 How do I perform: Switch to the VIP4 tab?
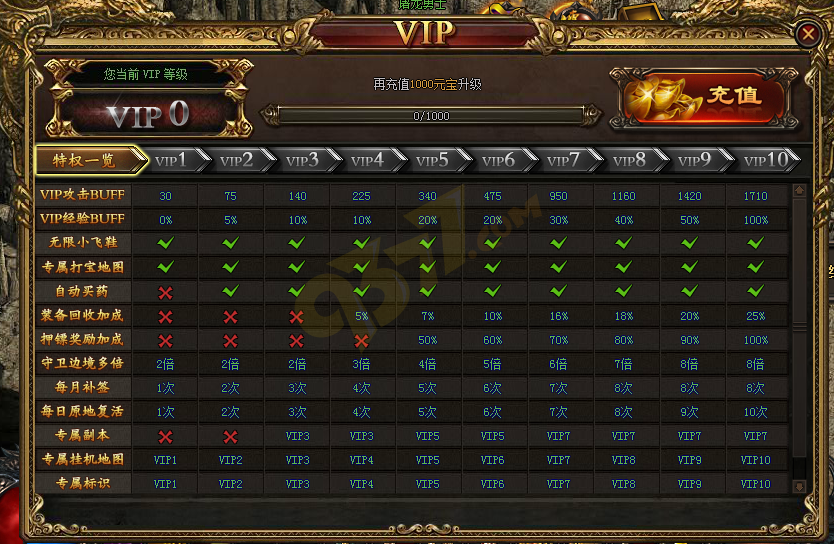pos(368,160)
